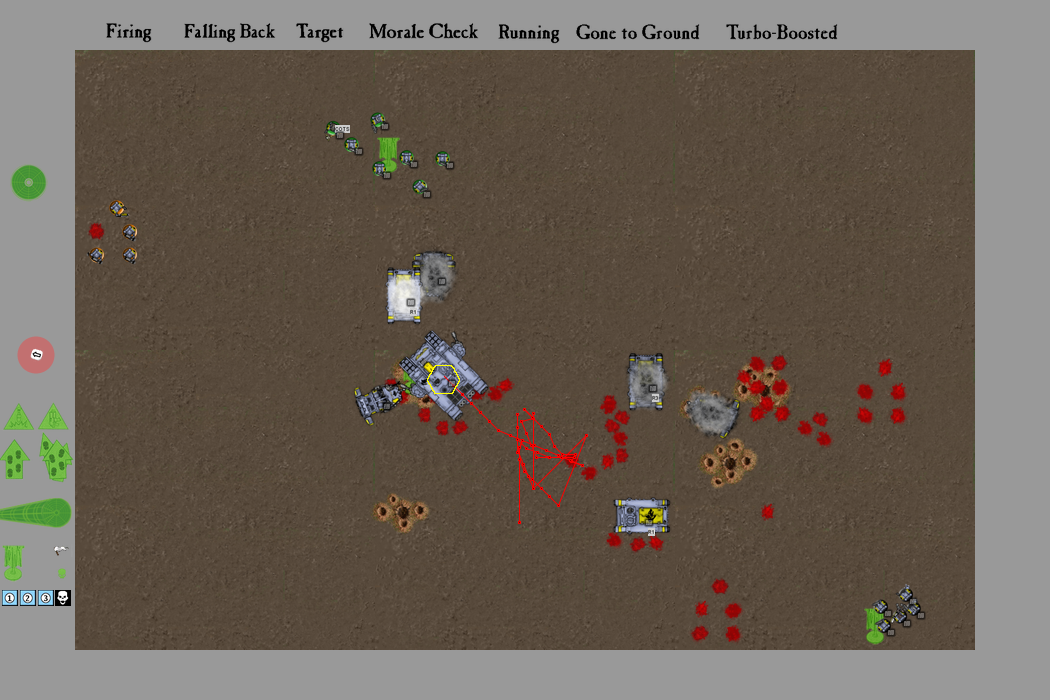Pick the single green arrow template
This screenshot has height=700, width=1050.
[x=14, y=460]
